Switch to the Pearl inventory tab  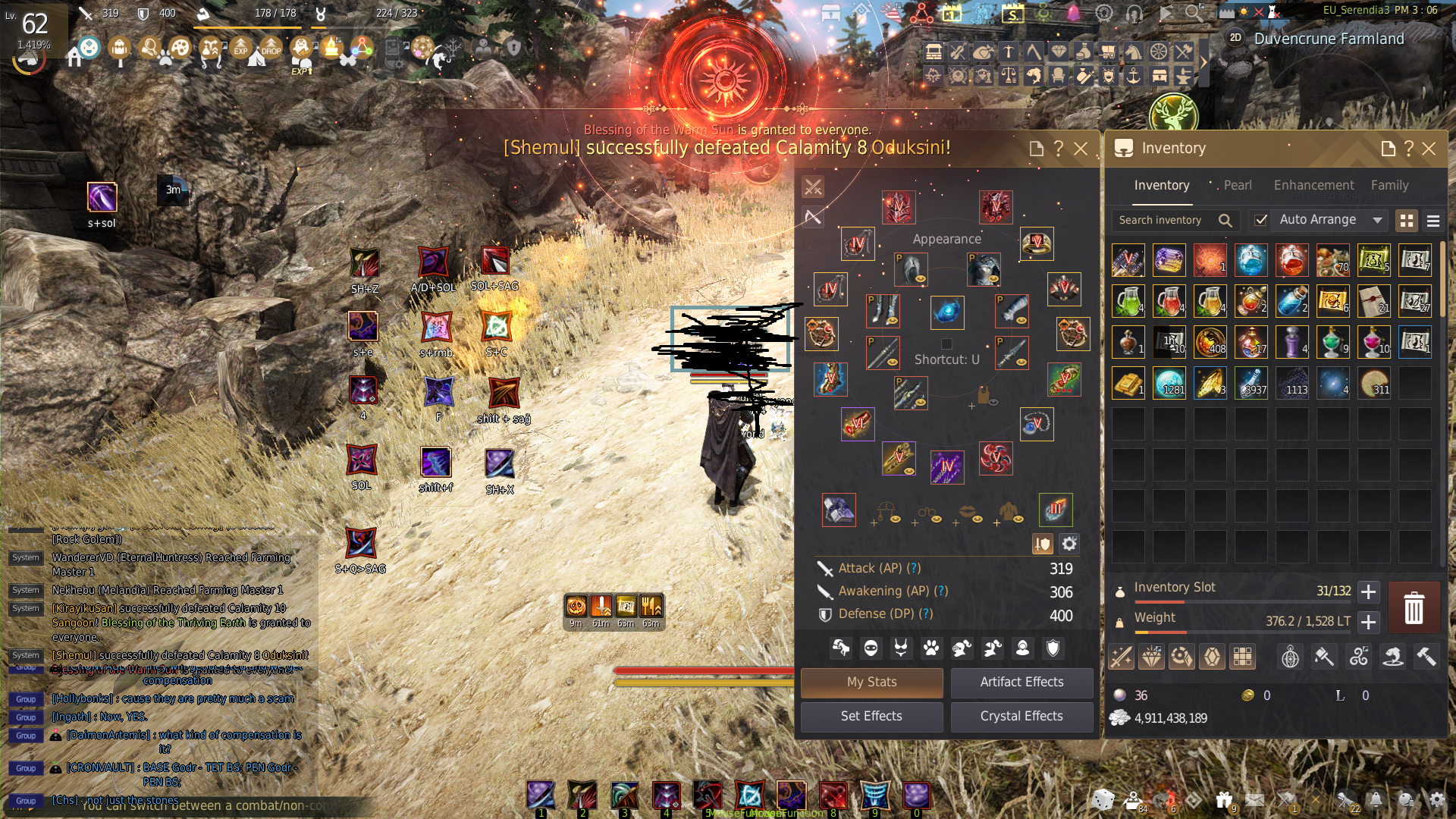pos(1237,185)
